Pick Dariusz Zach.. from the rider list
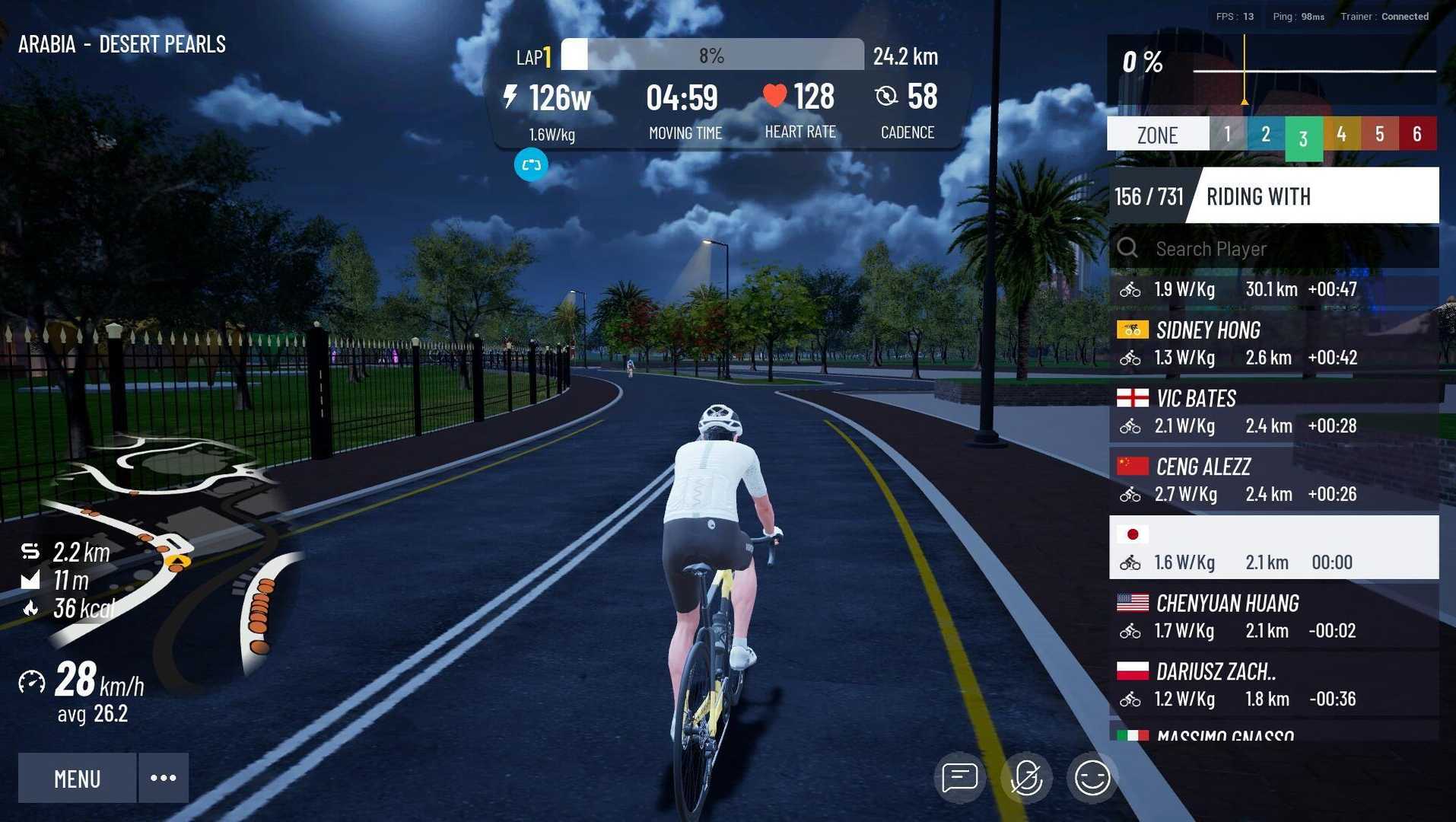1456x822 pixels. click(1274, 685)
